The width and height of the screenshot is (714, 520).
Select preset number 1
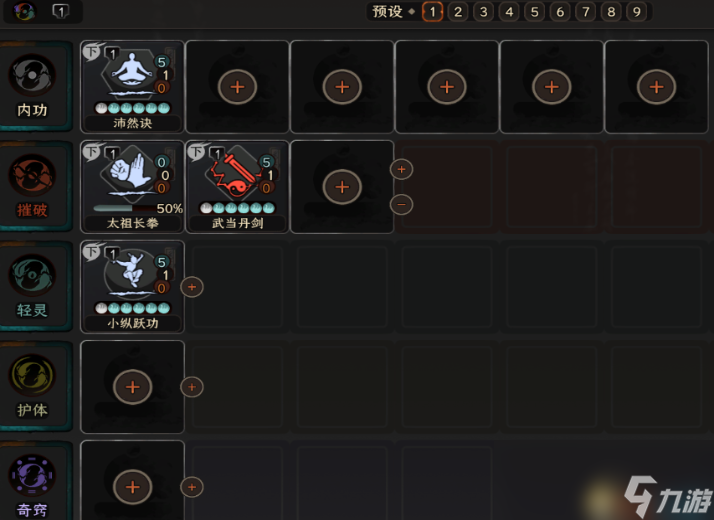click(432, 12)
